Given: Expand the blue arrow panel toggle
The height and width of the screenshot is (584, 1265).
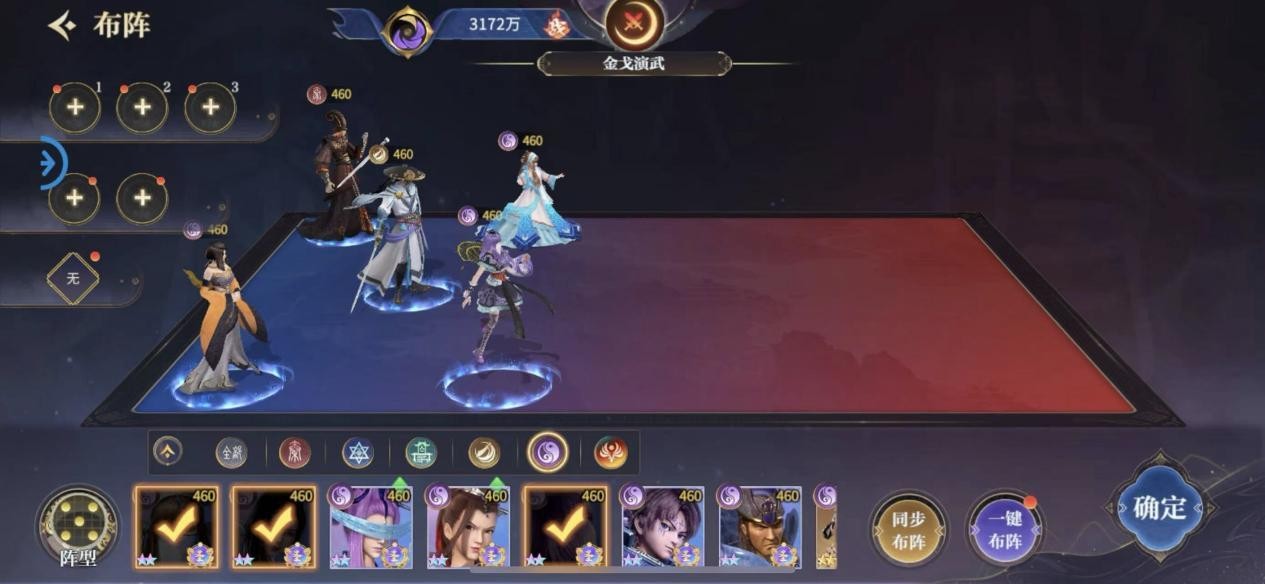Looking at the screenshot, I should (x=52, y=164).
